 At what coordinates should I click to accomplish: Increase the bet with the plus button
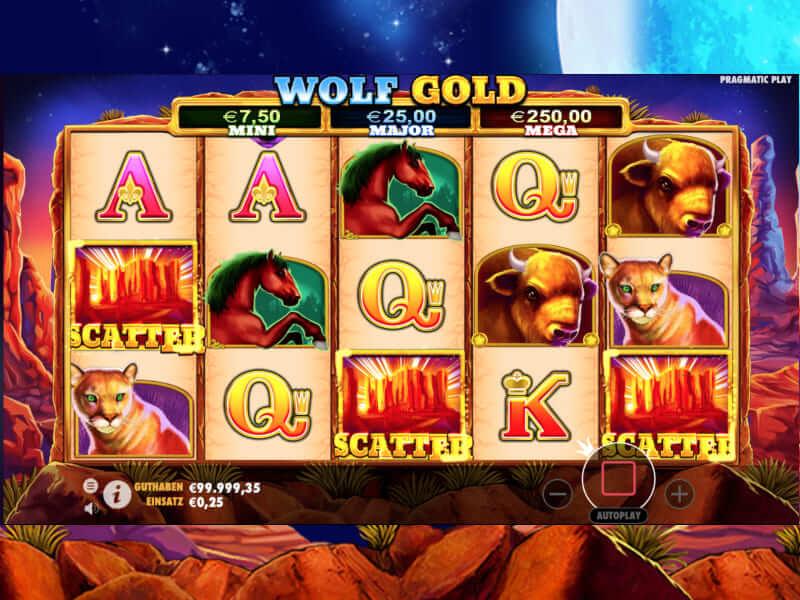tap(679, 492)
